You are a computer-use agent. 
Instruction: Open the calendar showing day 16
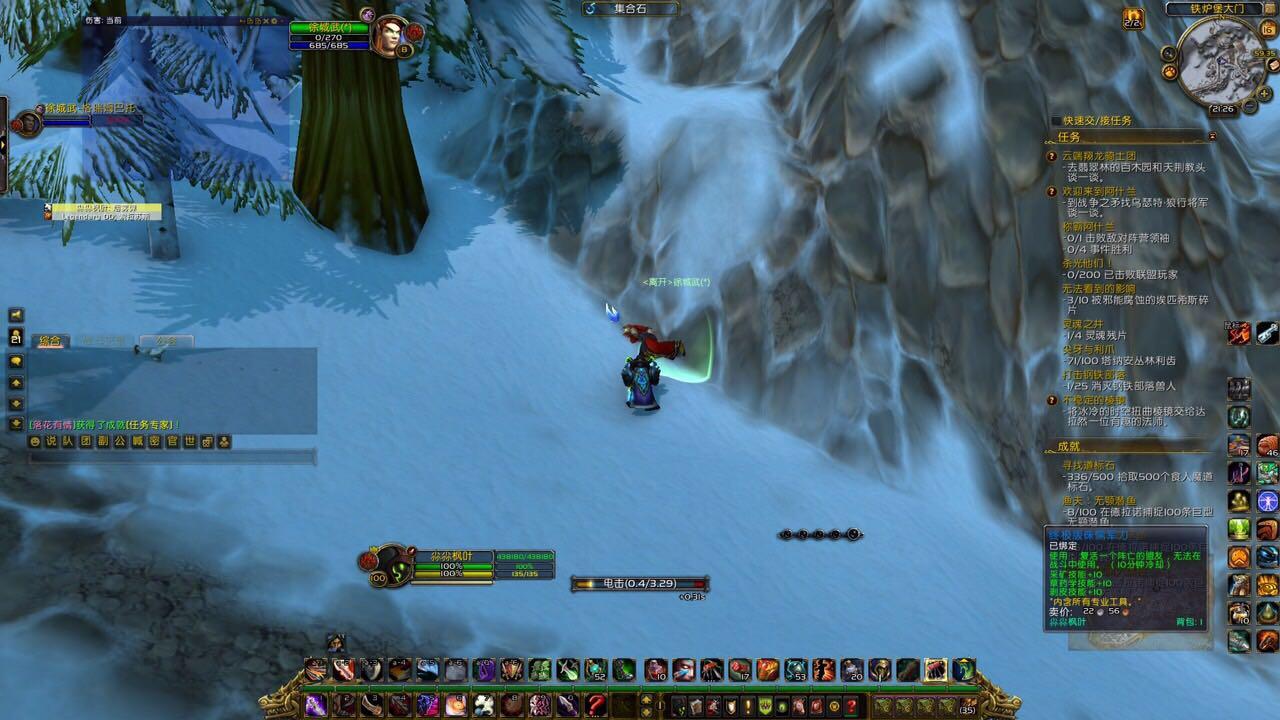click(x=1269, y=30)
